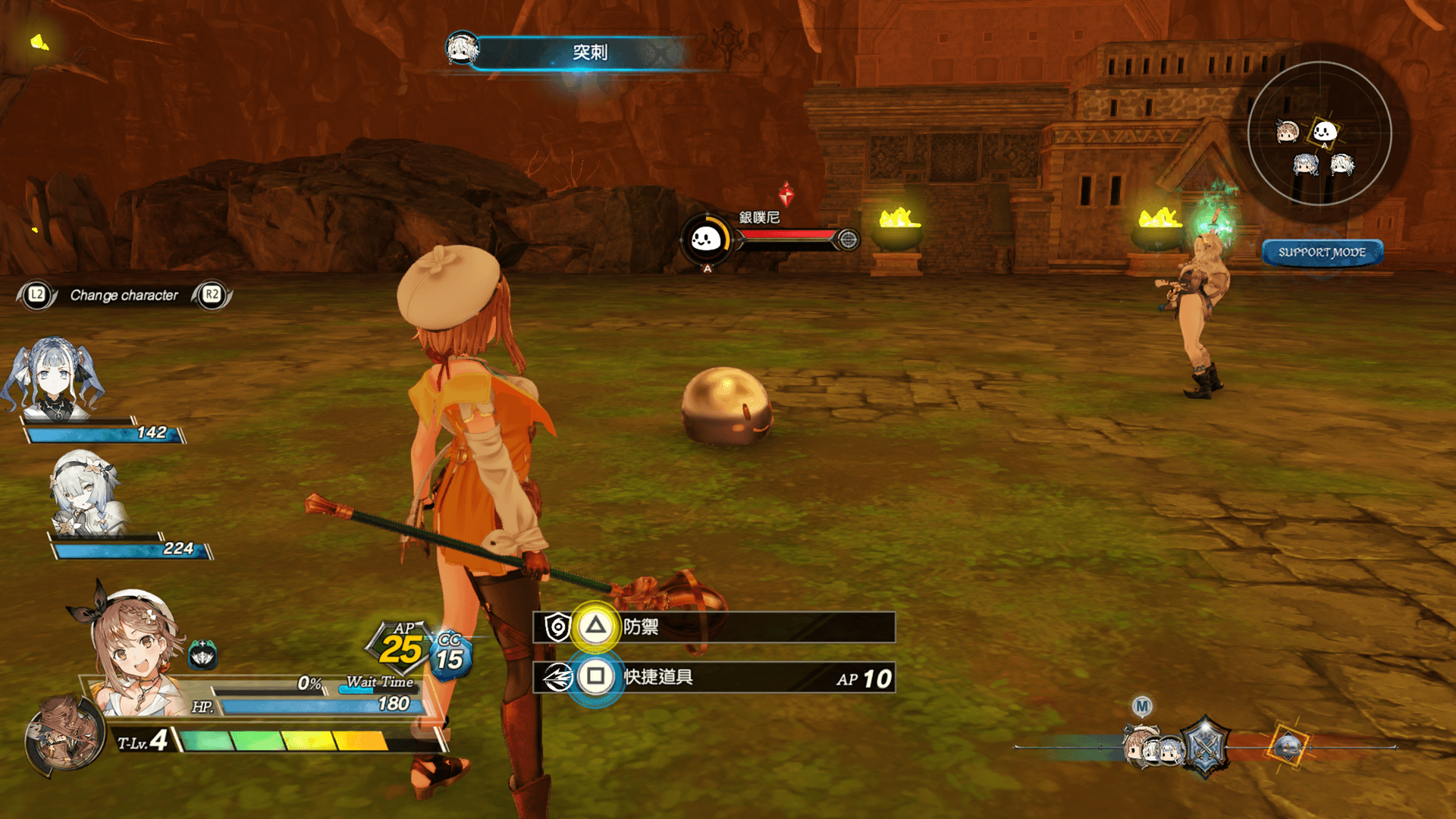Image resolution: width=1456 pixels, height=819 pixels.
Task: Toggle the SUPPORT MODE button
Action: coord(1322,253)
